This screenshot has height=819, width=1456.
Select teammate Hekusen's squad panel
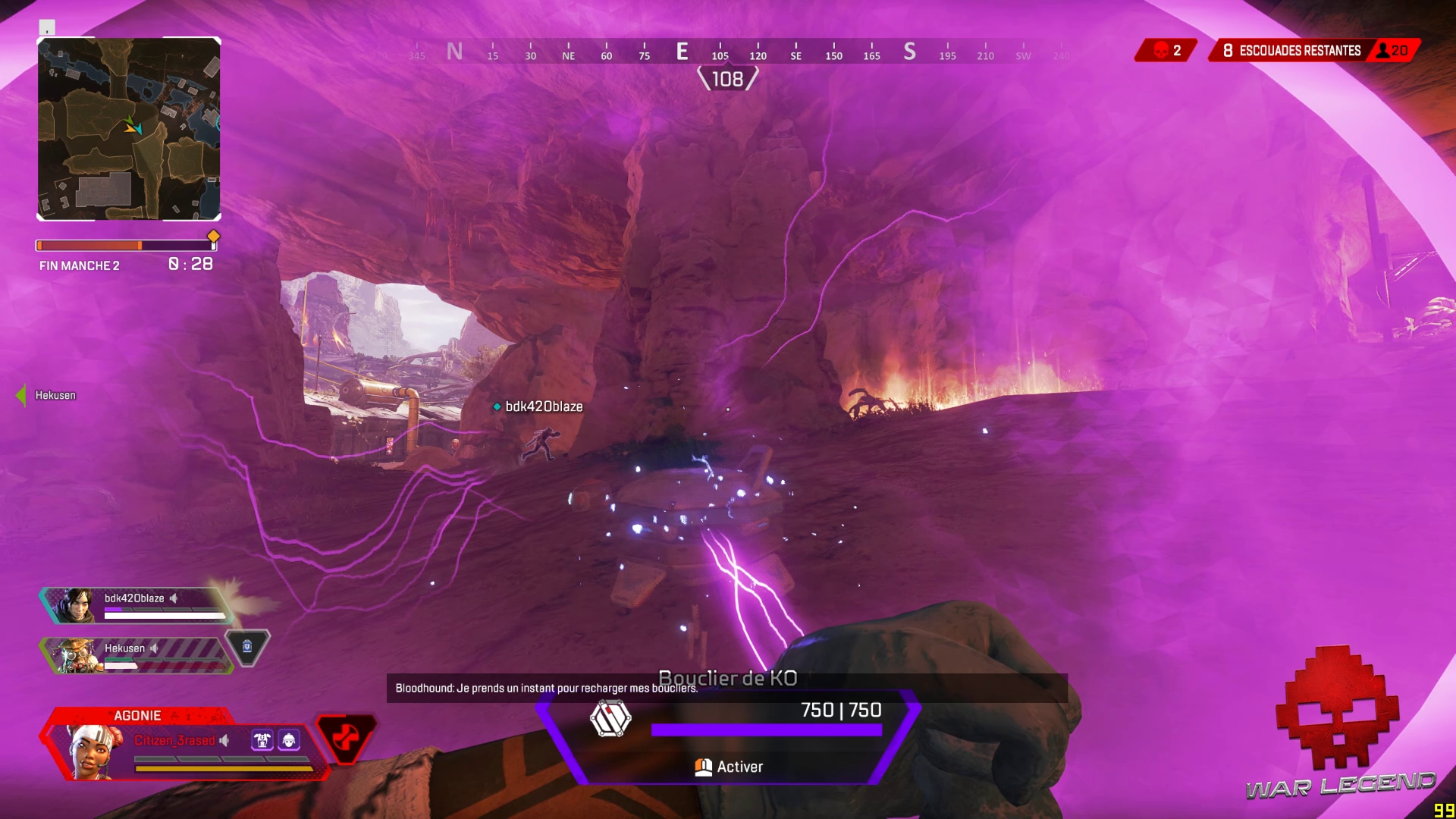tap(136, 655)
